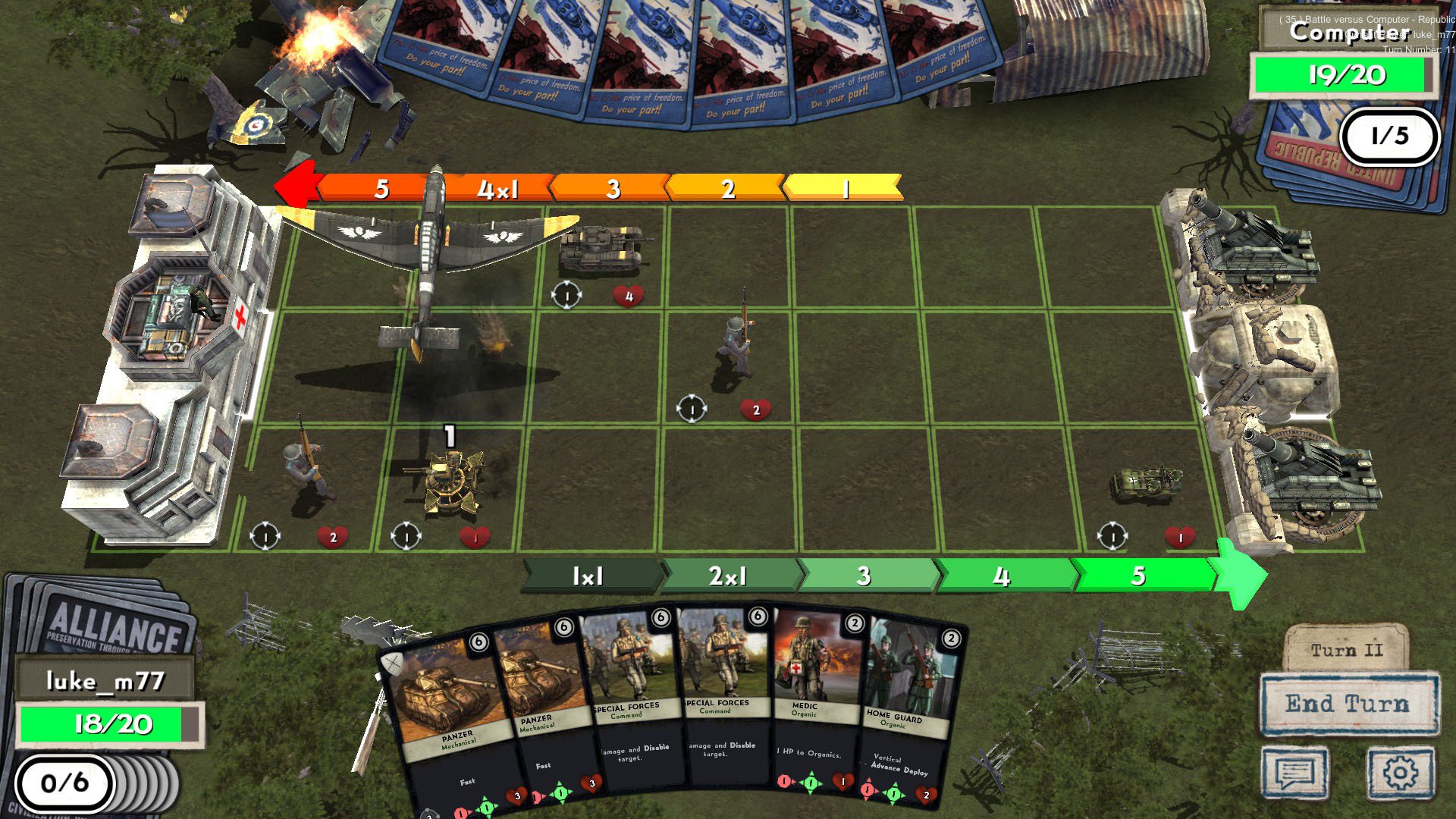The image size is (1456, 819).
Task: Select the crosshair icon under the enemy tank
Action: click(x=566, y=295)
